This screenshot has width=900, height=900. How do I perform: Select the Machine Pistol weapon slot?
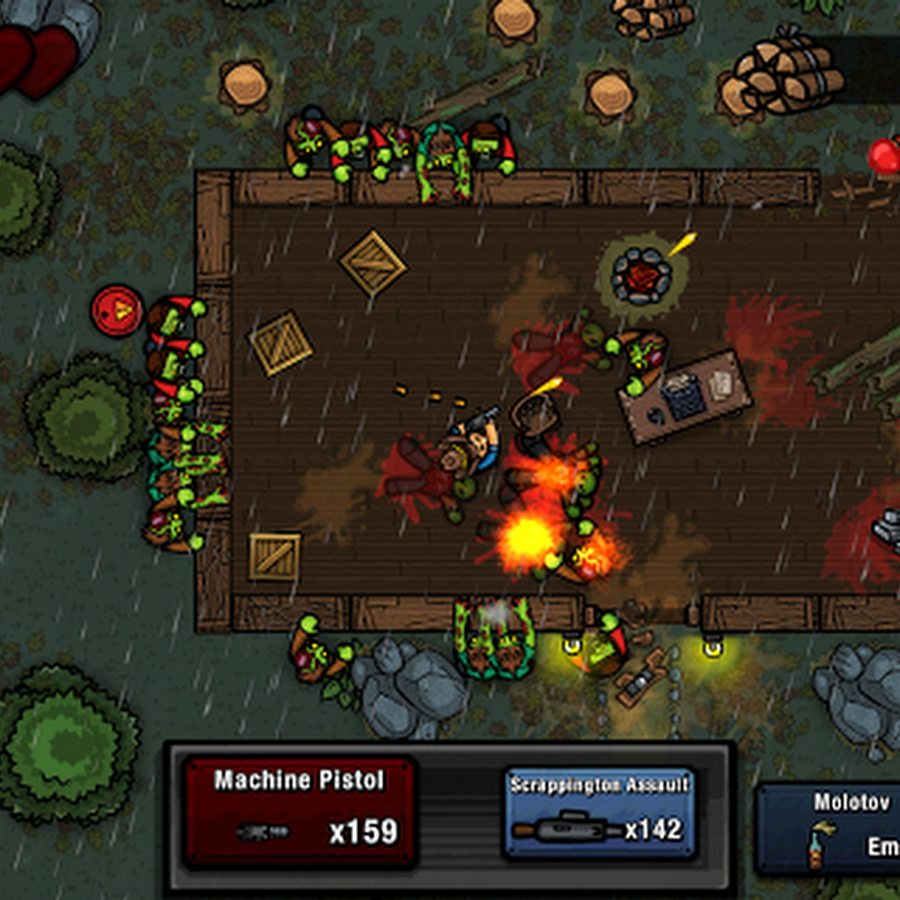pos(299,811)
